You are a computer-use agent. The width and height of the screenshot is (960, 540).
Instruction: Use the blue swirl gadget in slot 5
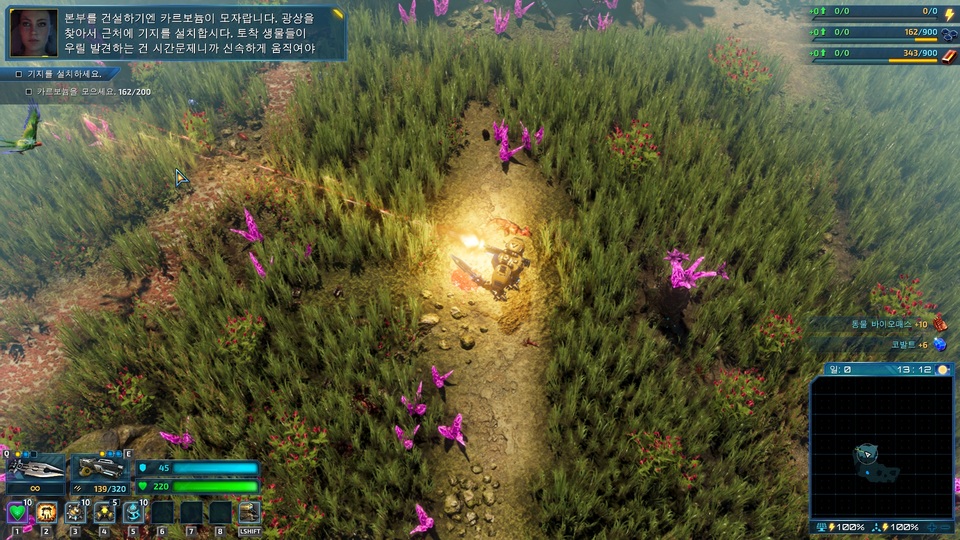[133, 512]
